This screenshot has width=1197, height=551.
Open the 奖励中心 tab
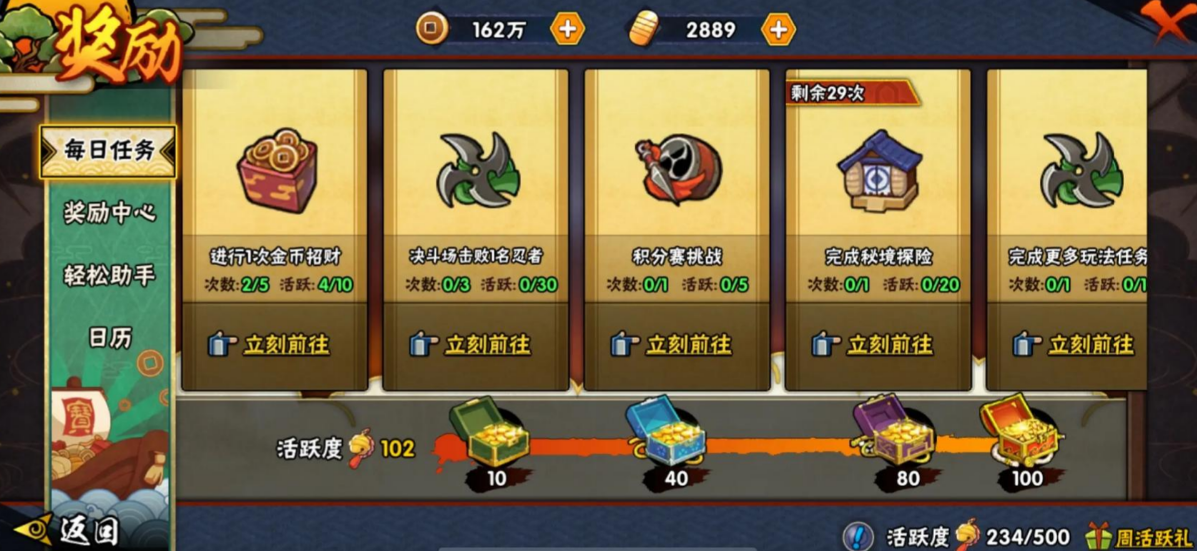(108, 213)
